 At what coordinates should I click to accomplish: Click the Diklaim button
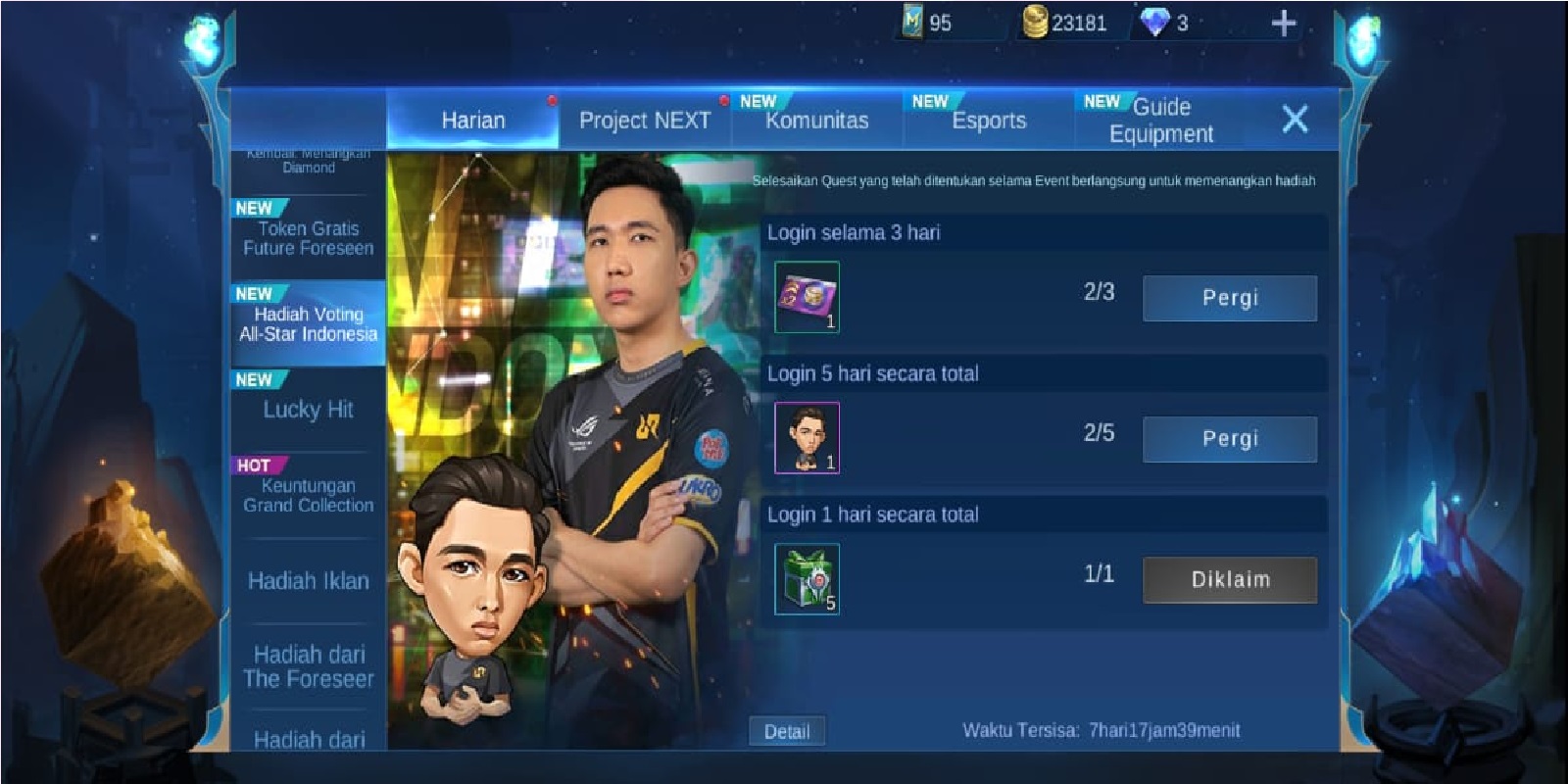click(x=1228, y=578)
